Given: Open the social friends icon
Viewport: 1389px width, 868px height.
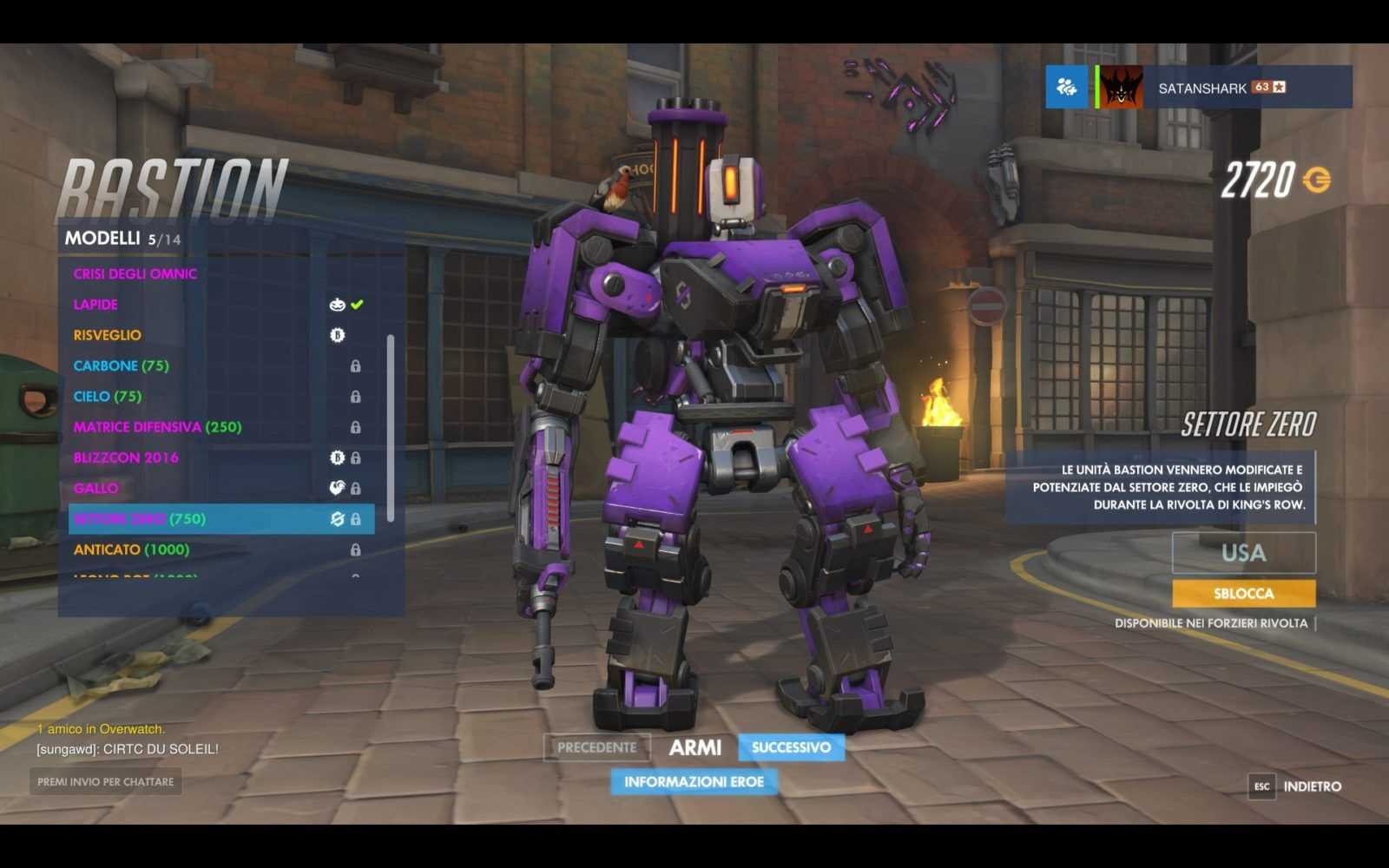Looking at the screenshot, I should click(x=1066, y=87).
